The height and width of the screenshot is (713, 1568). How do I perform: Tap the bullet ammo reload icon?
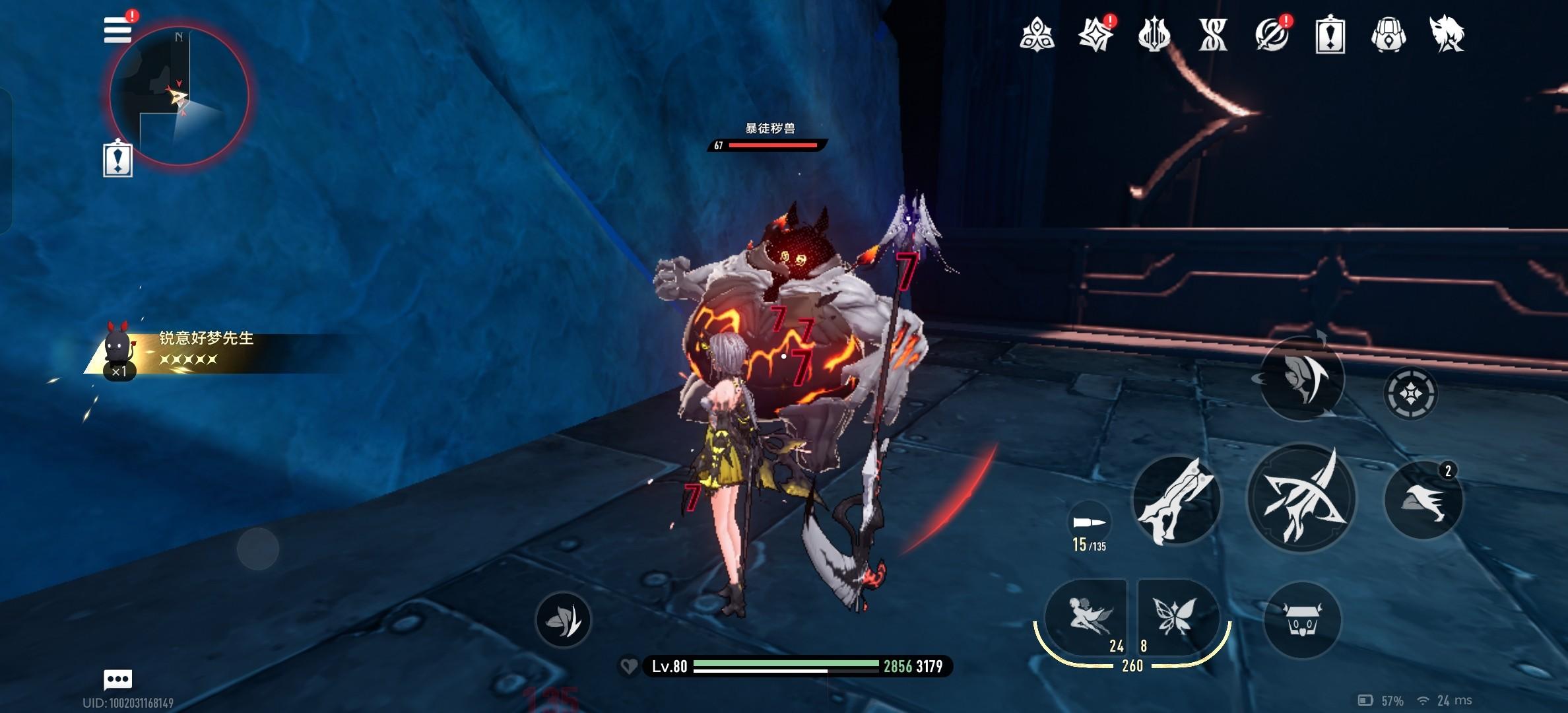(1089, 523)
